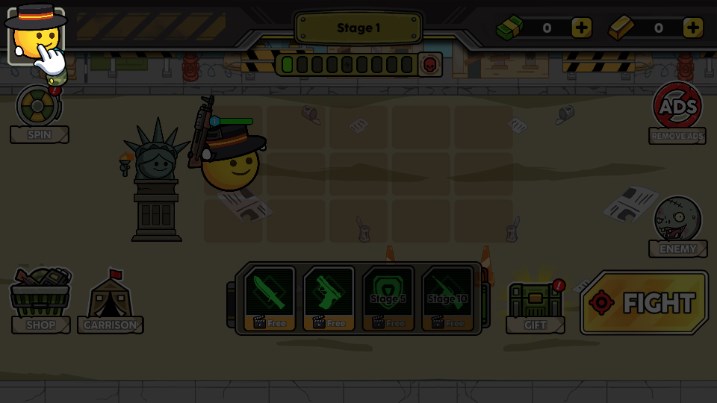The width and height of the screenshot is (717, 403).
Task: Open the Spin wheel
Action: [38, 108]
